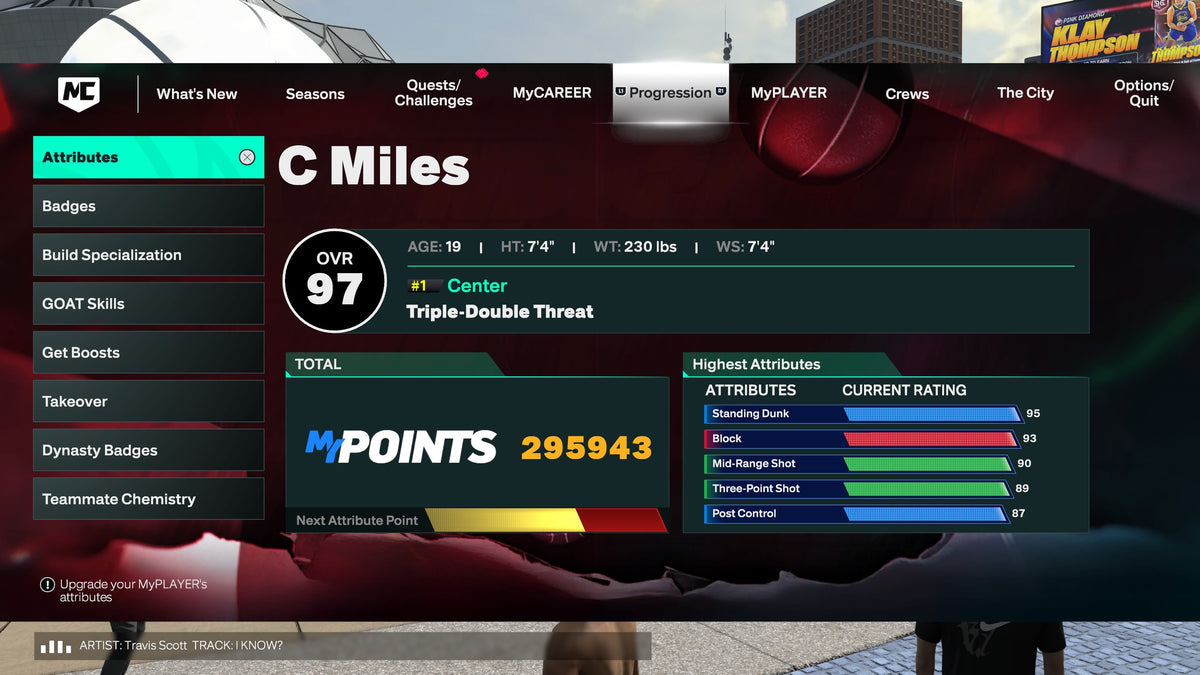Screen dimensions: 1200x675
Task: Open the What's New tab
Action: point(197,94)
